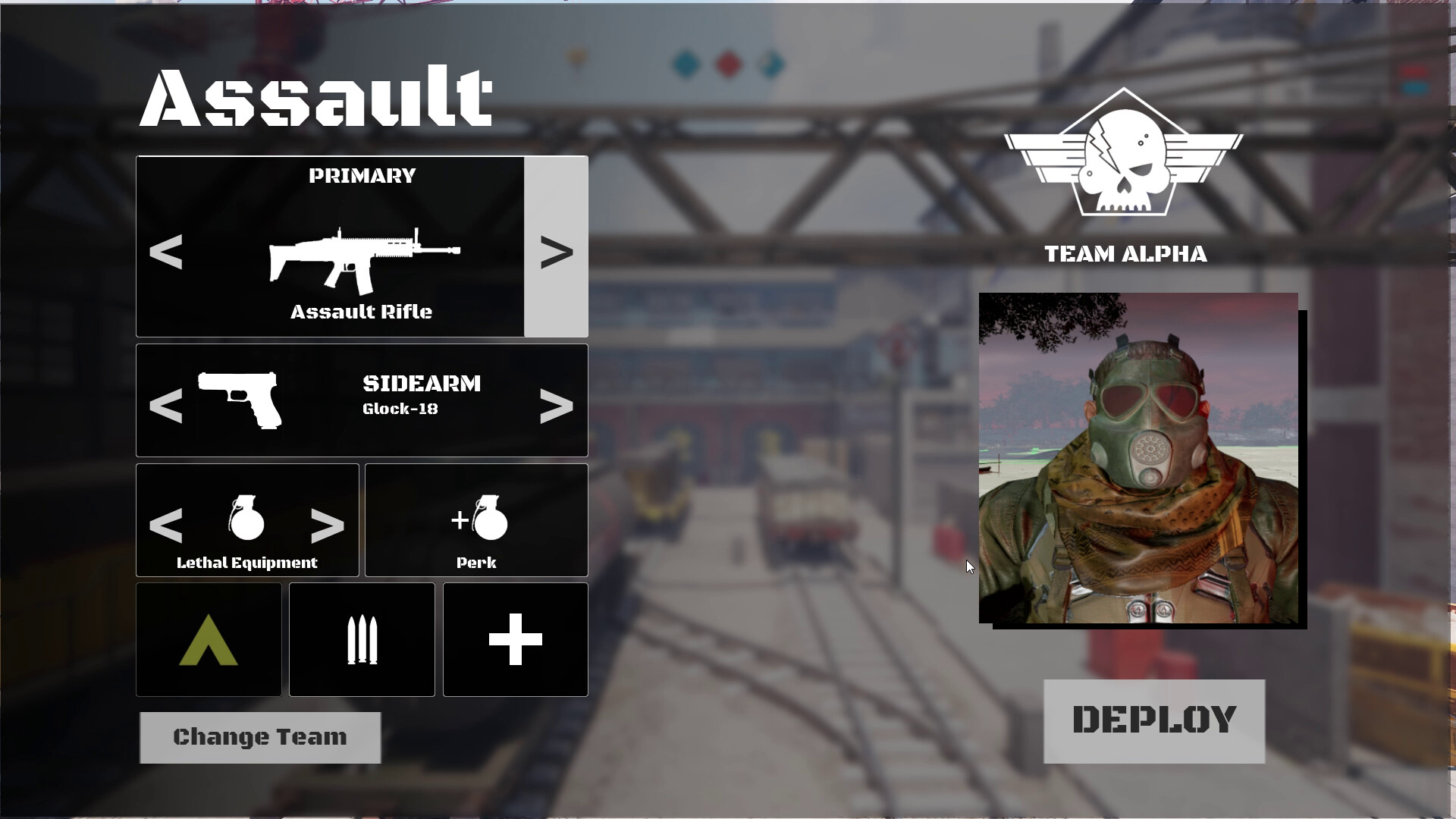Click the PRIMARY weapon panel header
This screenshot has height=819, width=1456.
coord(362,176)
